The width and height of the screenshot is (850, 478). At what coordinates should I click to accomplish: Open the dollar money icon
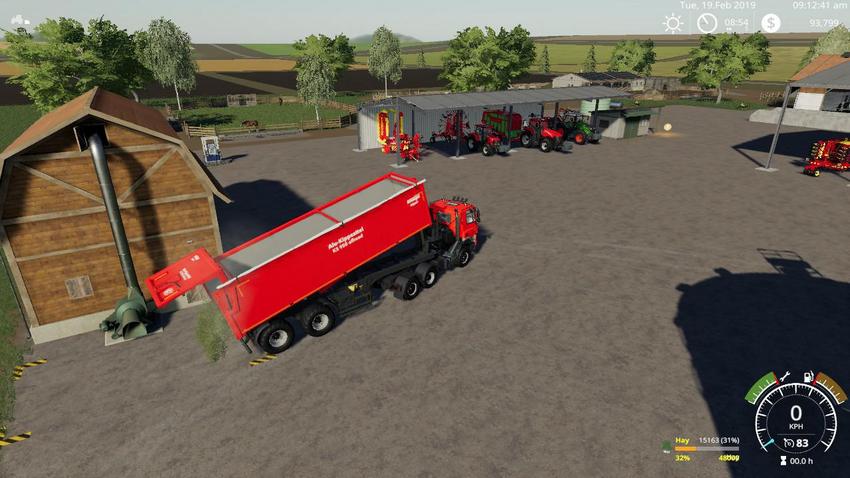770,22
